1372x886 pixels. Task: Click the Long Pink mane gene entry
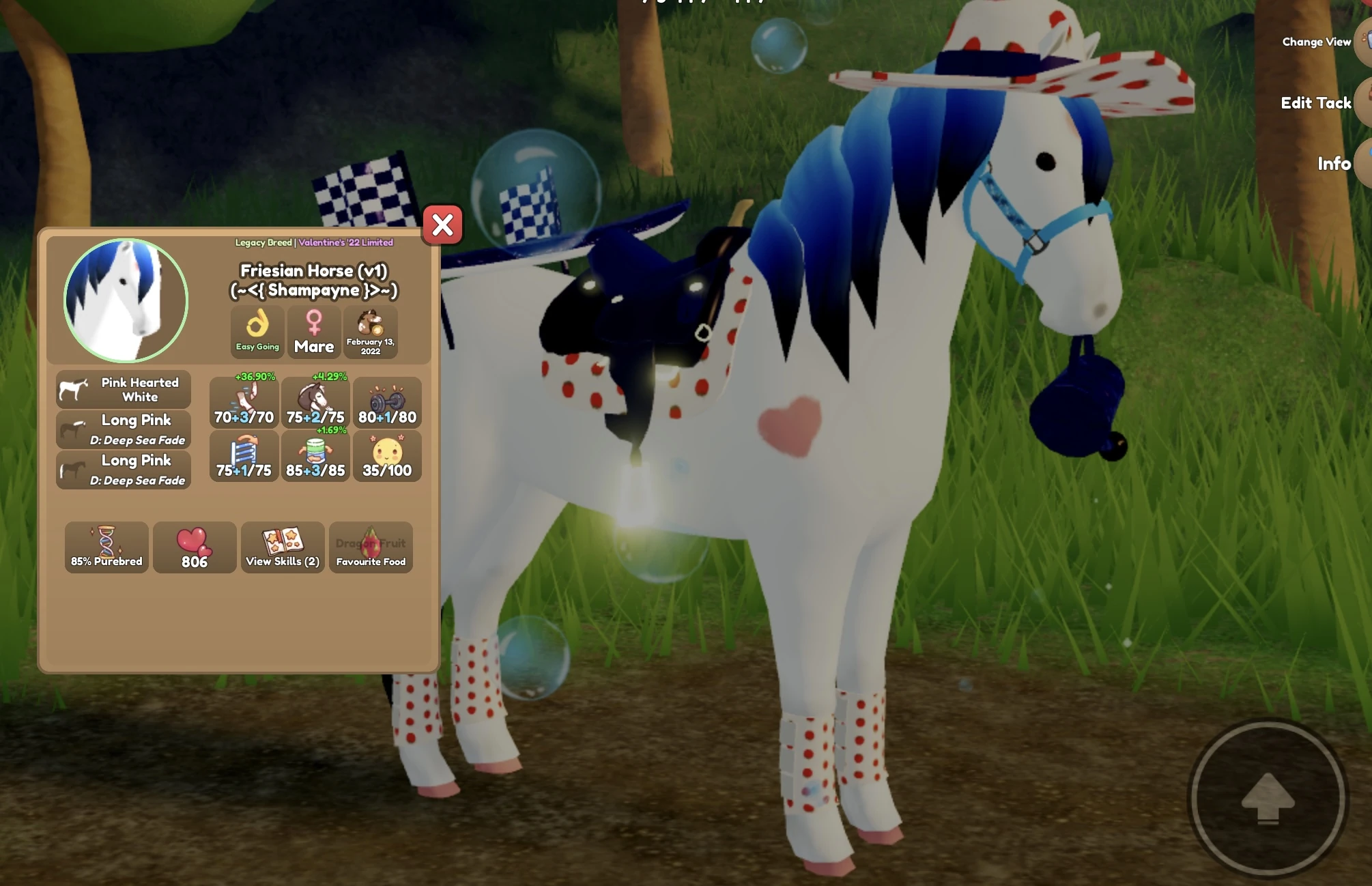coord(123,429)
